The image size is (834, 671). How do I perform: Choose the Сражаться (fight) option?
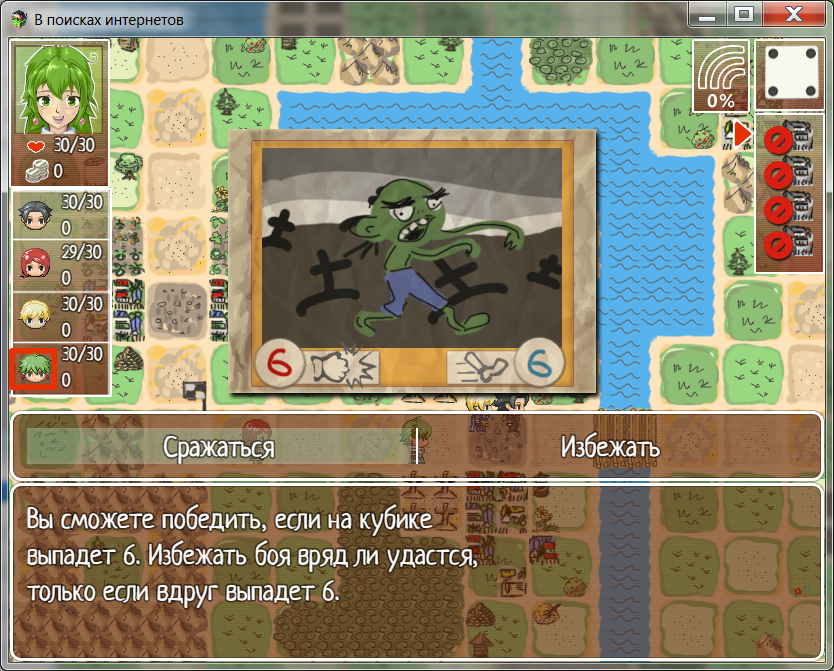(x=218, y=447)
